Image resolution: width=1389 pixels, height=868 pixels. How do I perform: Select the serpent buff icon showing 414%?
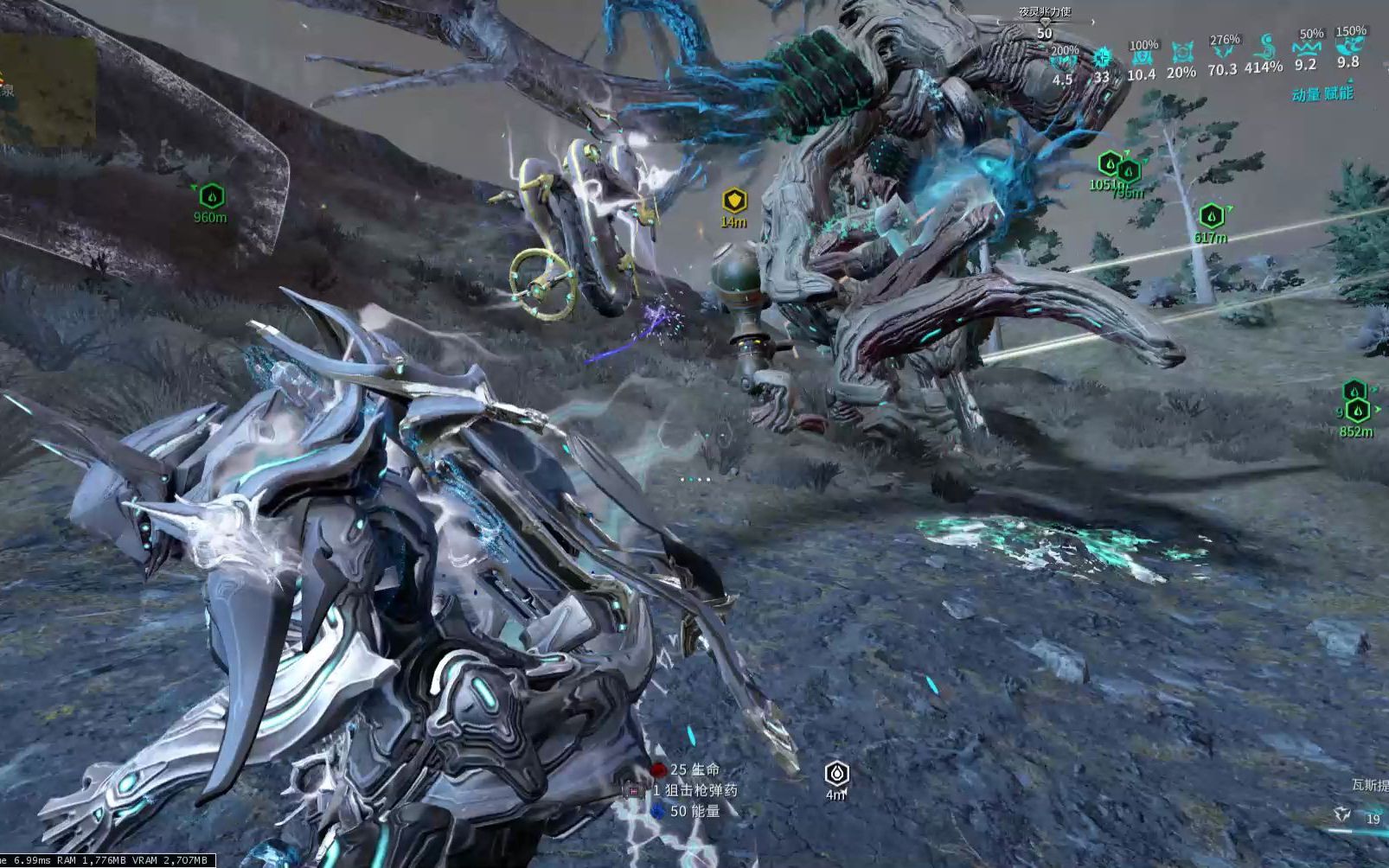point(1264,47)
